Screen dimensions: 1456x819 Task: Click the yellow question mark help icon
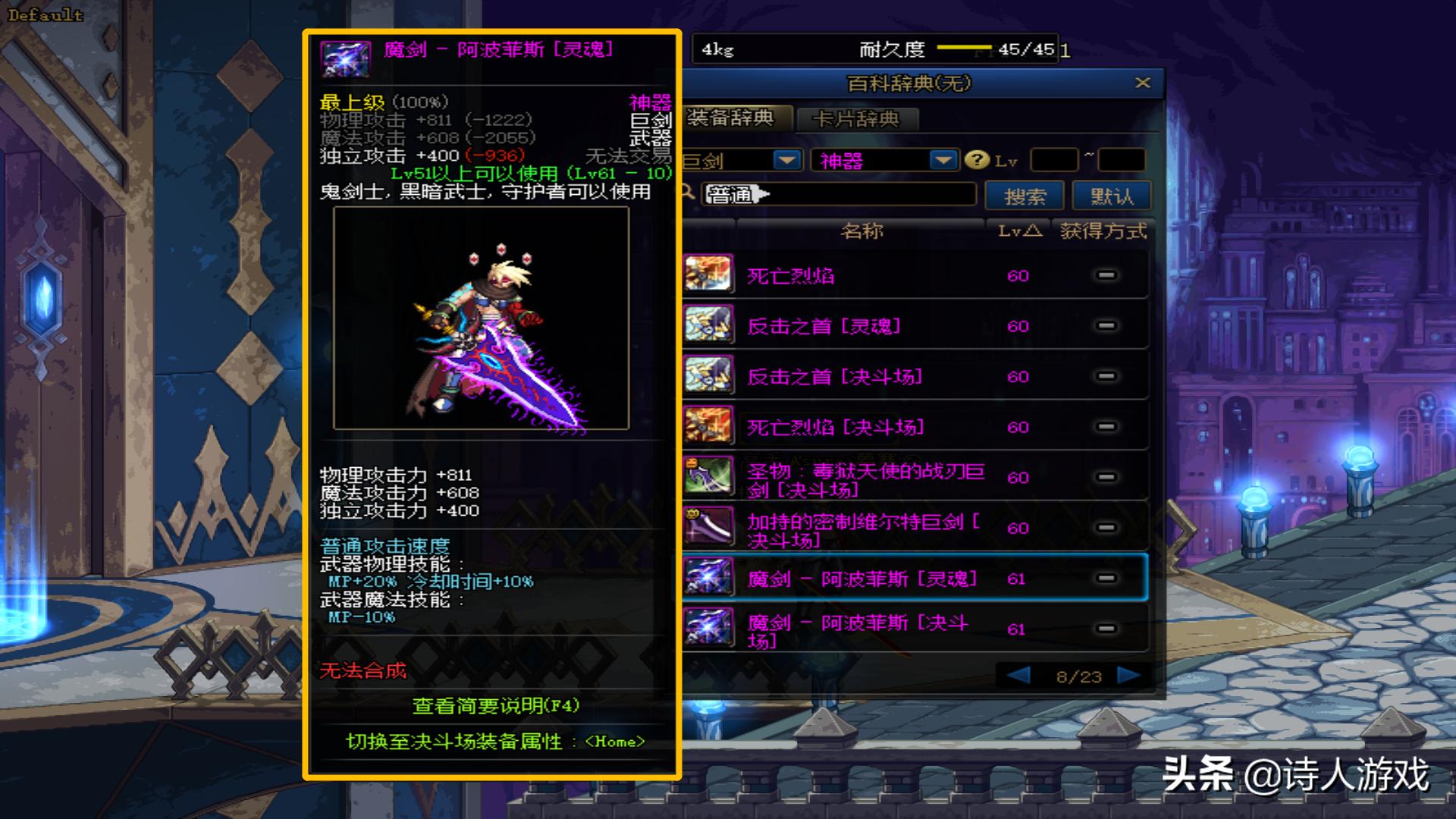click(x=977, y=160)
